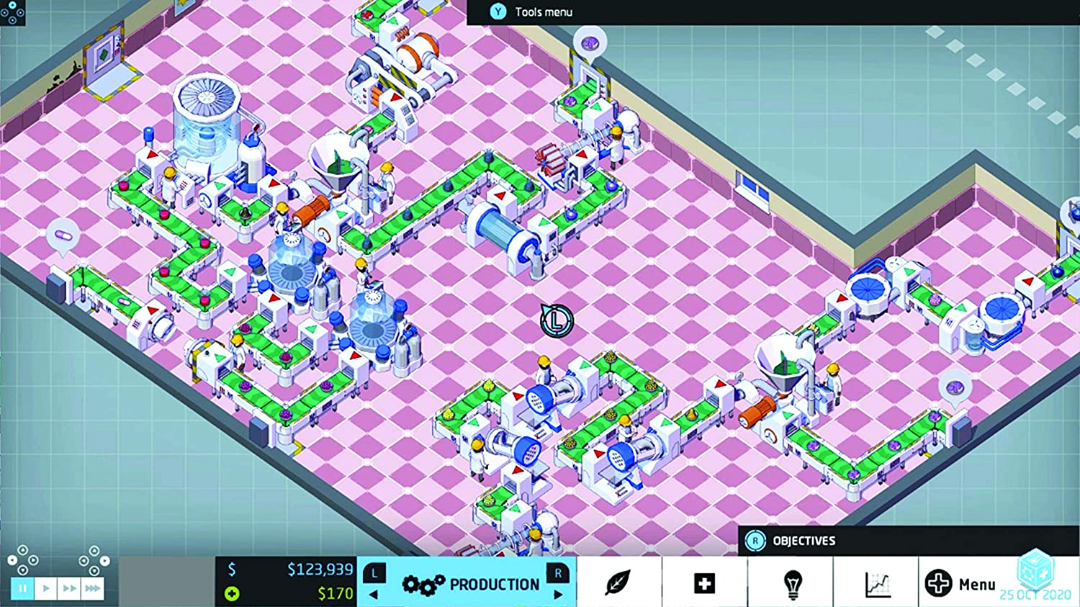Open the main Menu
This screenshot has width=1080, height=607.
click(x=961, y=583)
